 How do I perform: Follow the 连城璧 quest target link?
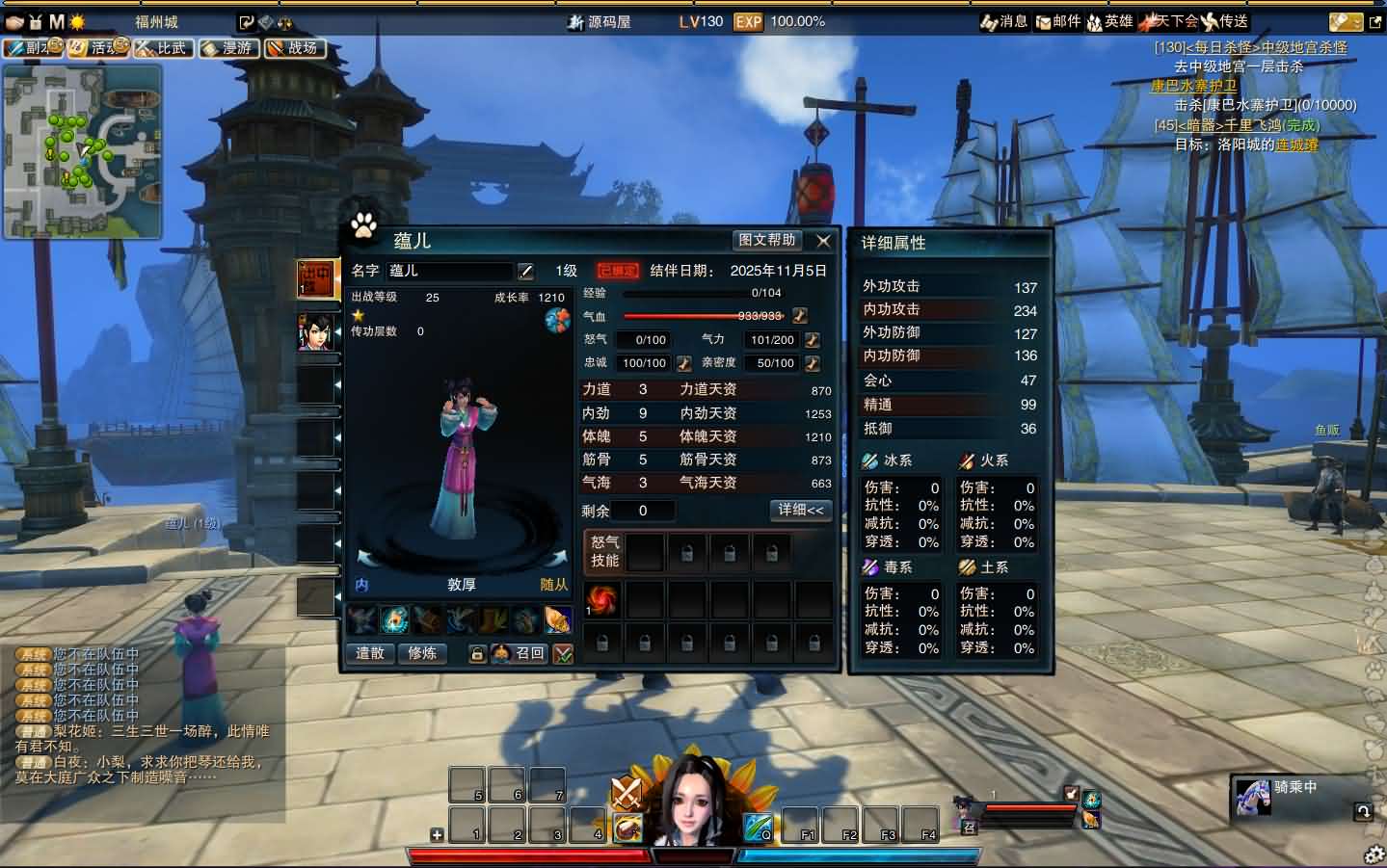coord(1296,145)
